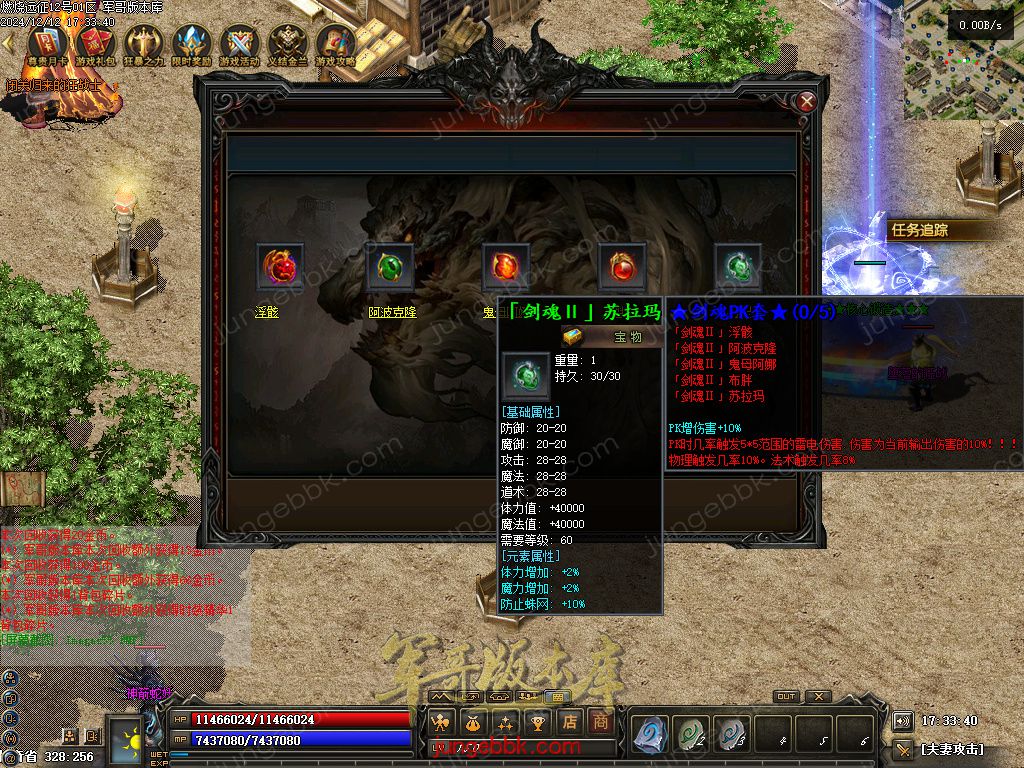This screenshot has width=1024, height=768.
Task: Close the treasure window with the red X
Action: pyautogui.click(x=807, y=101)
